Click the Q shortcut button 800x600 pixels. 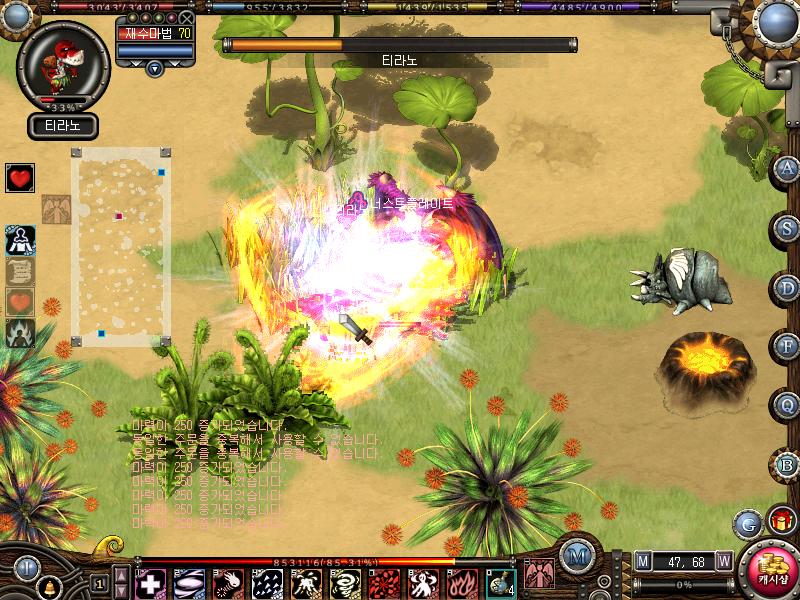click(788, 406)
